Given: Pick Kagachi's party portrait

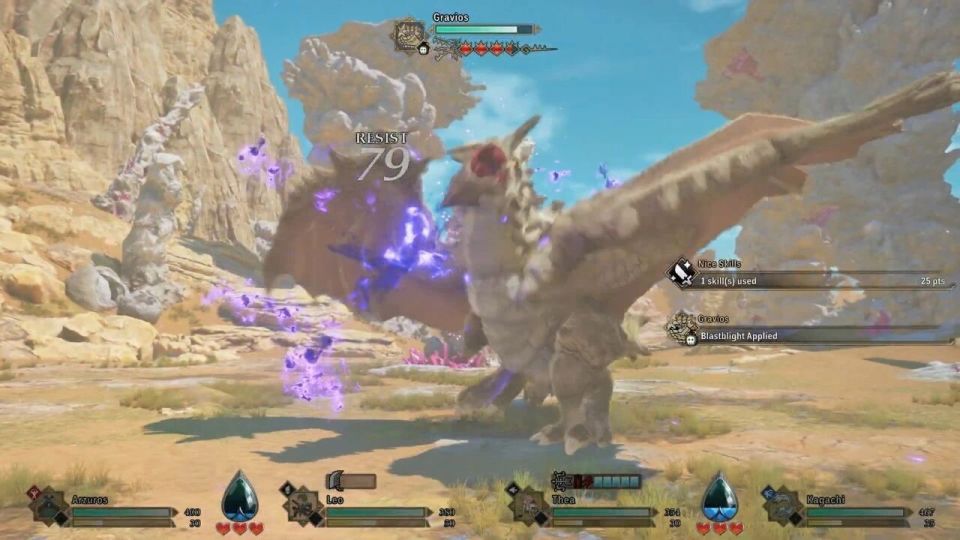Looking at the screenshot, I should coord(781,506).
